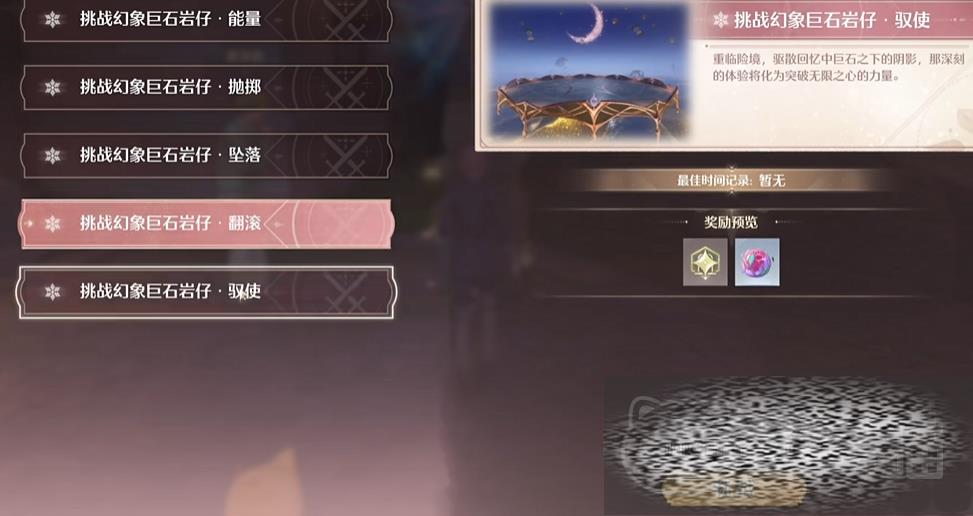Image resolution: width=973 pixels, height=516 pixels.
Task: View the moonlit arena preview thumbnail
Action: (592, 72)
